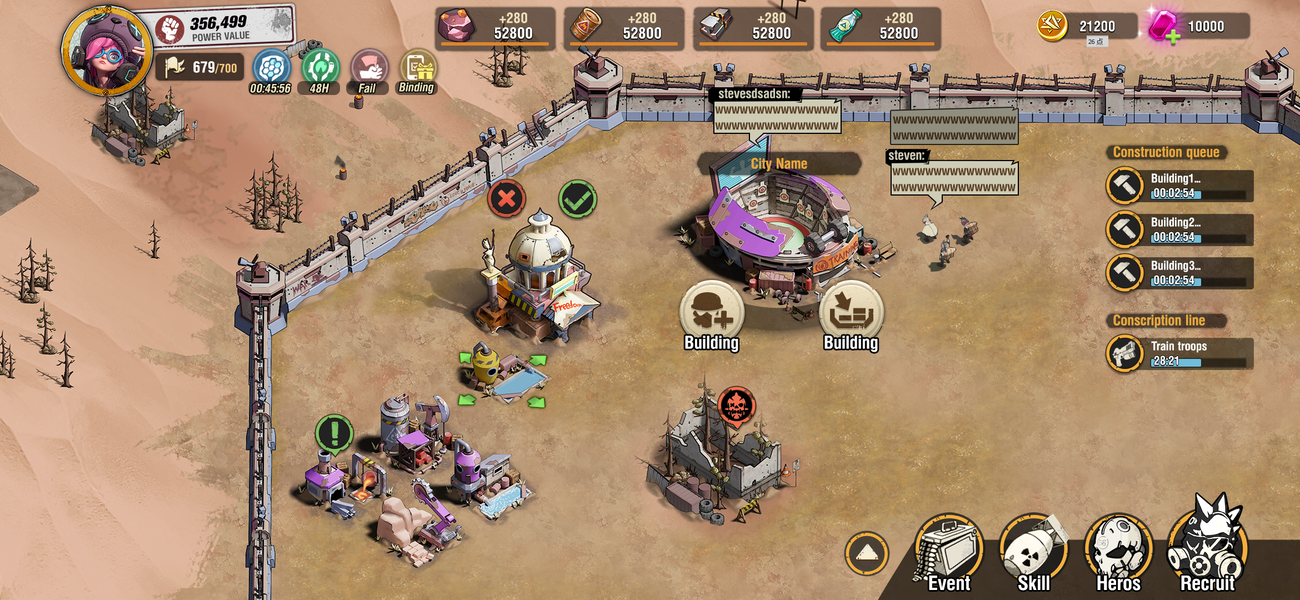Click the 48H green shield icon
Screen dimensions: 1300x600
(x=320, y=68)
